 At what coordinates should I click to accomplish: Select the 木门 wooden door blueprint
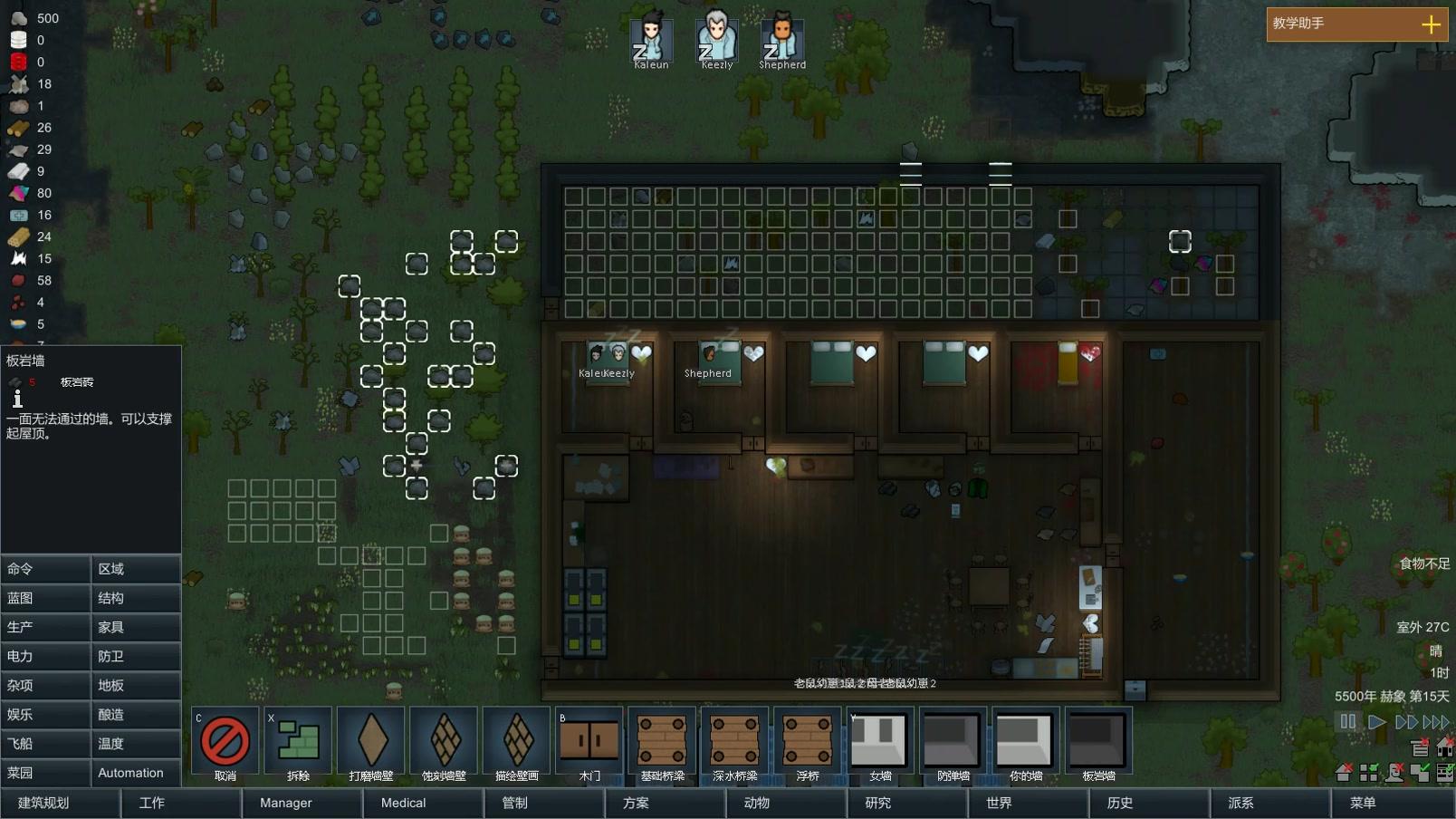[589, 741]
